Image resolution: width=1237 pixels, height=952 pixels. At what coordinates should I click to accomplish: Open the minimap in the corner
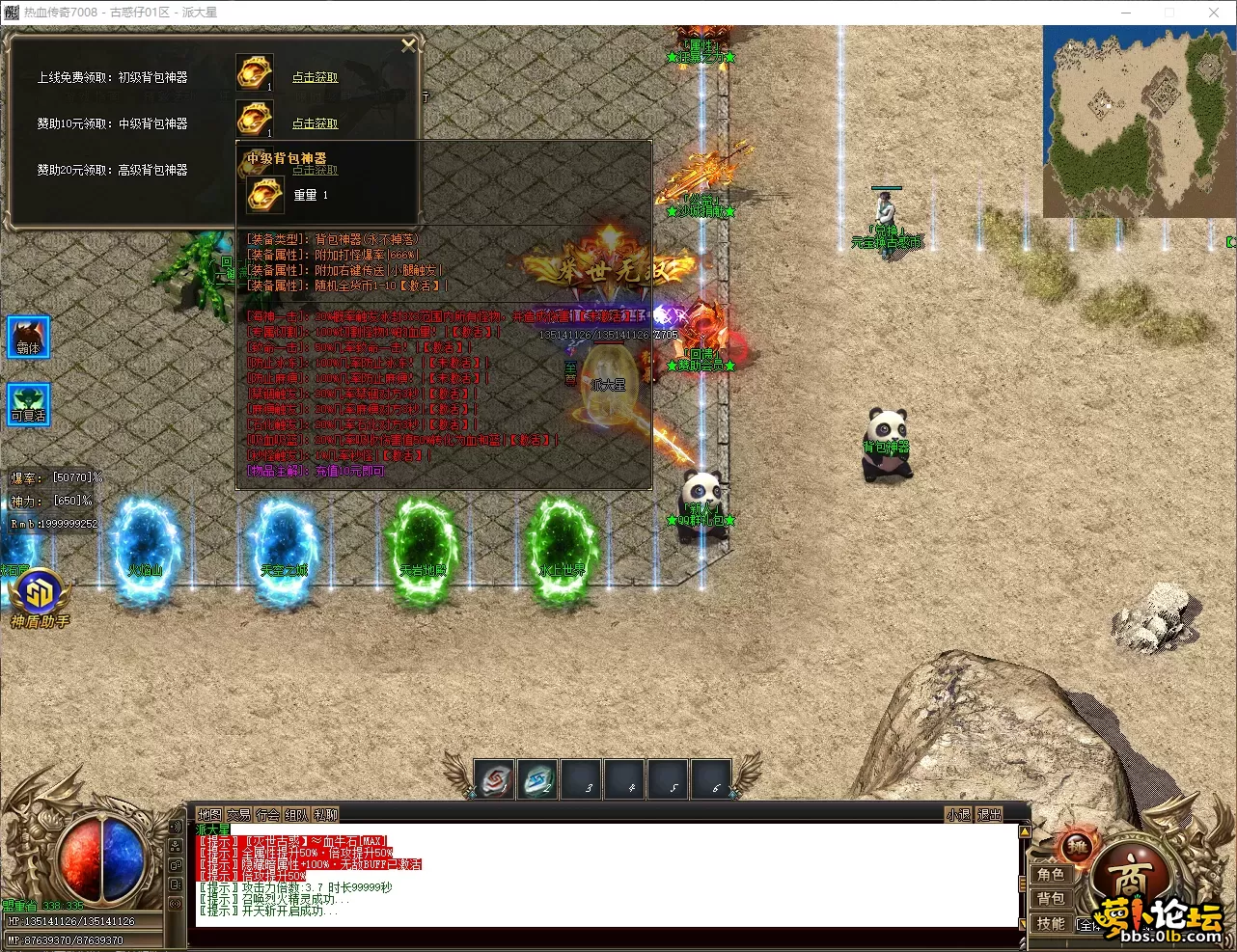click(1139, 120)
